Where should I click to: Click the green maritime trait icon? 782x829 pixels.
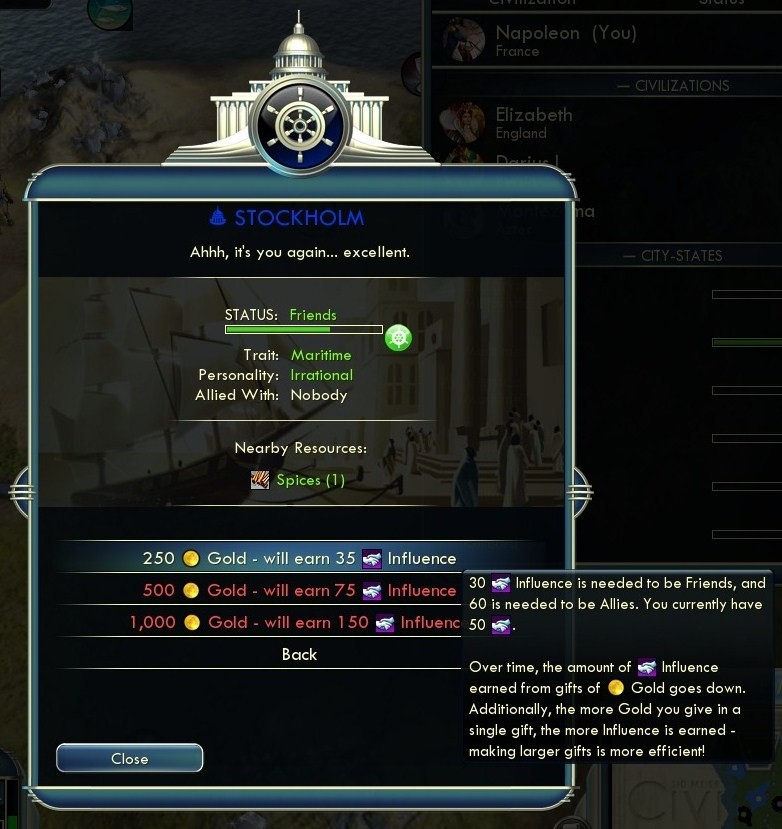pyautogui.click(x=398, y=338)
